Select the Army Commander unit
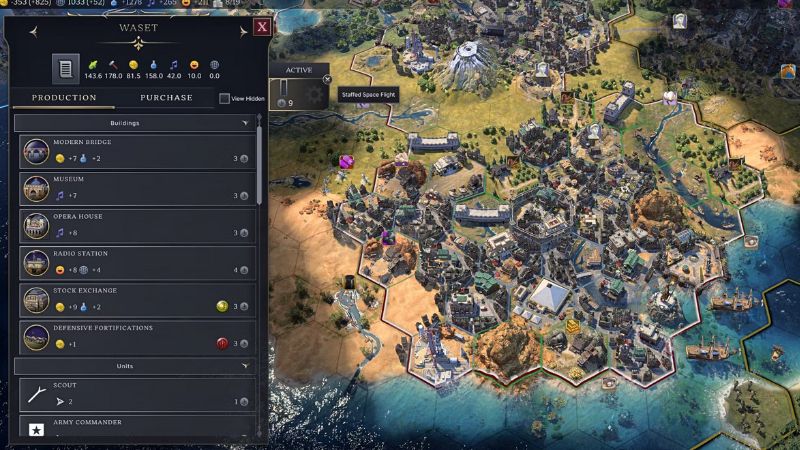The width and height of the screenshot is (800, 450). (x=135, y=428)
